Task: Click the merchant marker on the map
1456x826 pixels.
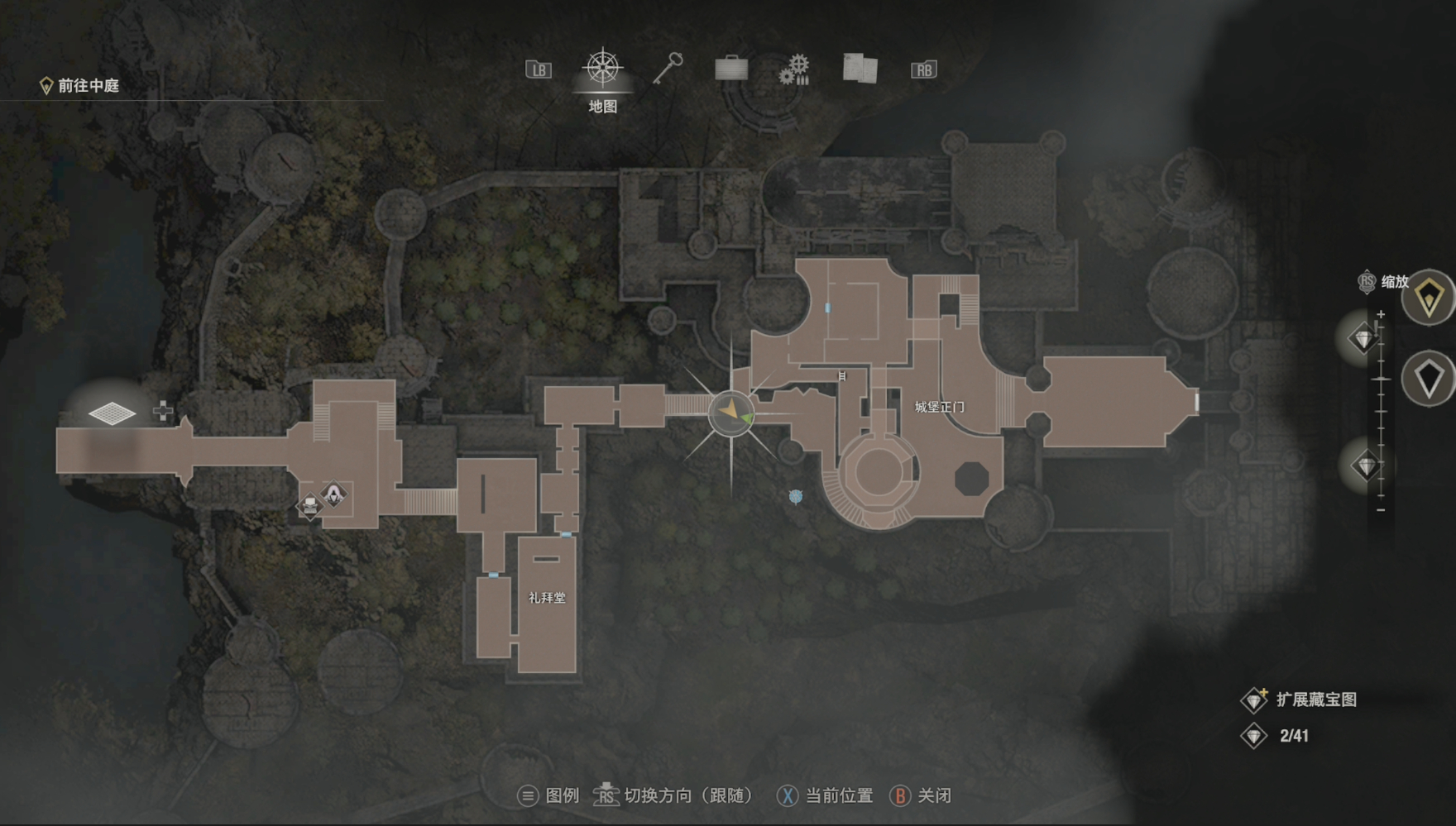Action: (x=333, y=494)
